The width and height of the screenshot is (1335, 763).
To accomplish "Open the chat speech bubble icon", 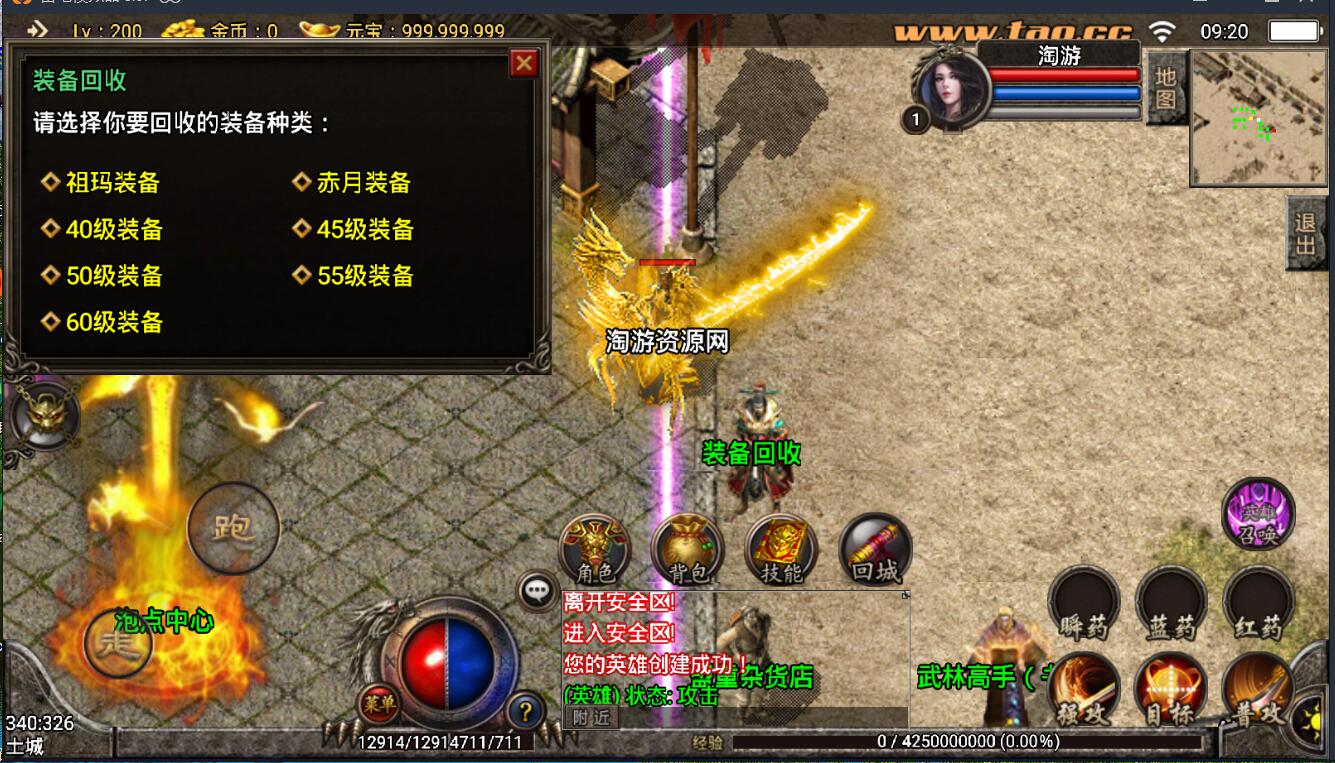I will 536,590.
